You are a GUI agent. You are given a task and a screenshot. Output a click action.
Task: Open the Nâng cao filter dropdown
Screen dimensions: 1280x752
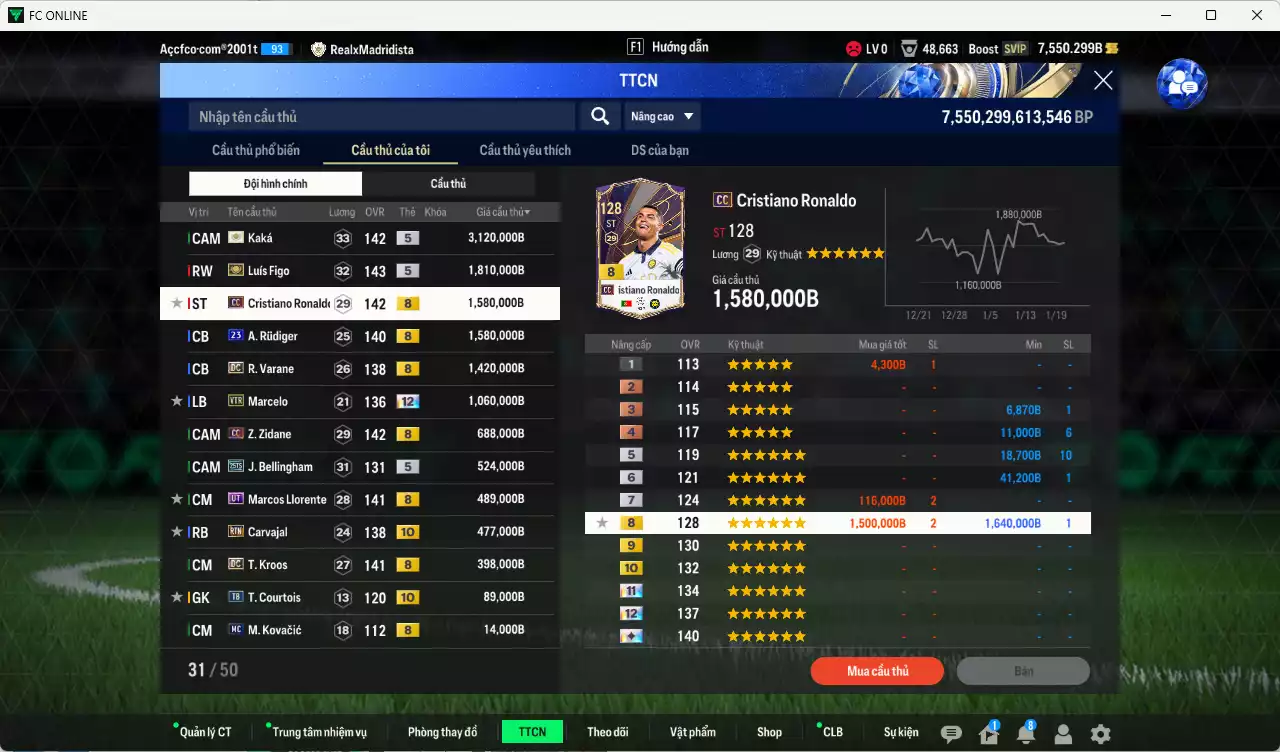[x=662, y=116]
